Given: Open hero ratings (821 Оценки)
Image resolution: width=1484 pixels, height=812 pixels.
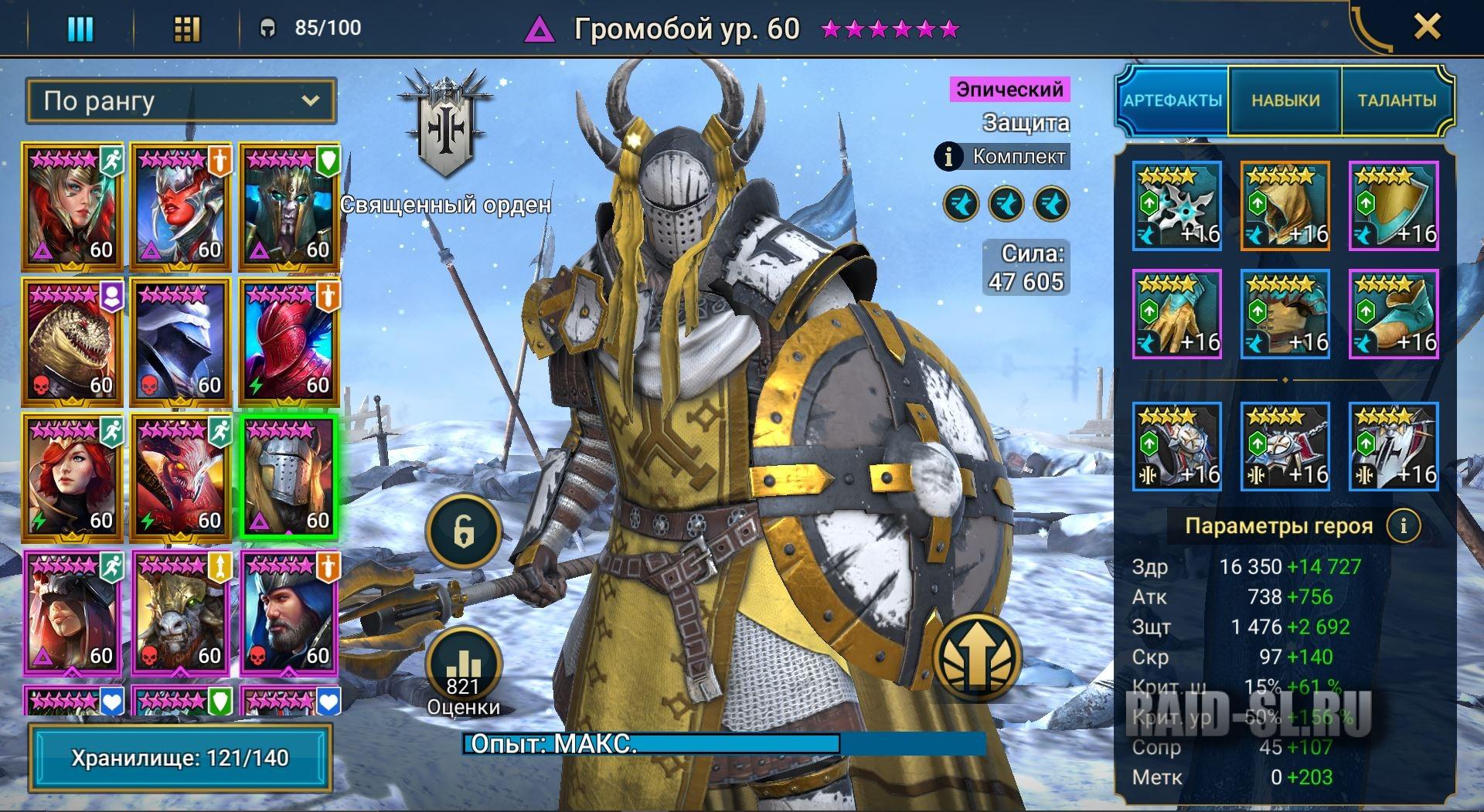Looking at the screenshot, I should 463,674.
